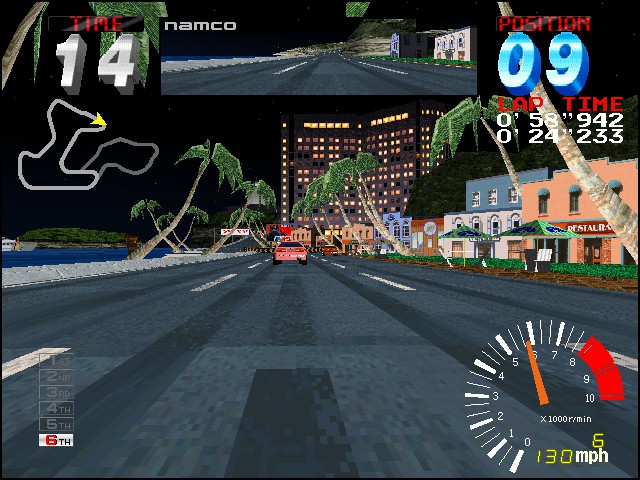Select the yellow player marker on the minimap

click(x=99, y=120)
